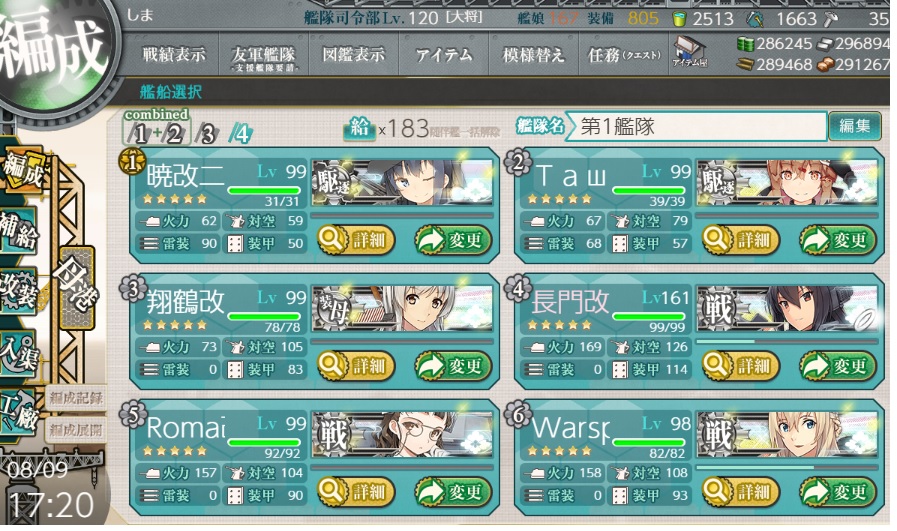Viewport: 897px width, 531px height.
Task: Click the 編集 fleet name edit button
Action: tap(854, 126)
